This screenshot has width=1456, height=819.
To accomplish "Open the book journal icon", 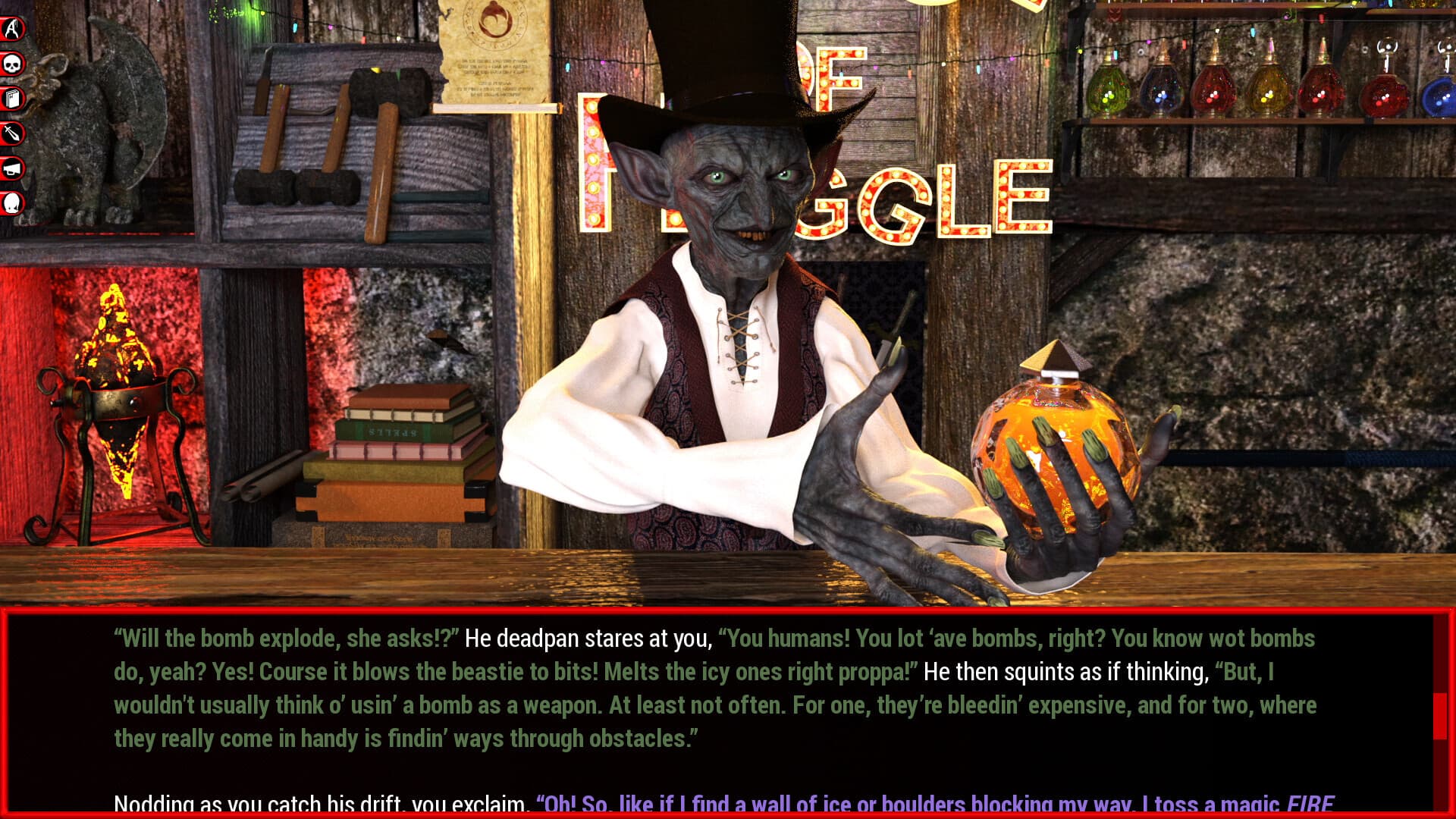I will click(12, 99).
